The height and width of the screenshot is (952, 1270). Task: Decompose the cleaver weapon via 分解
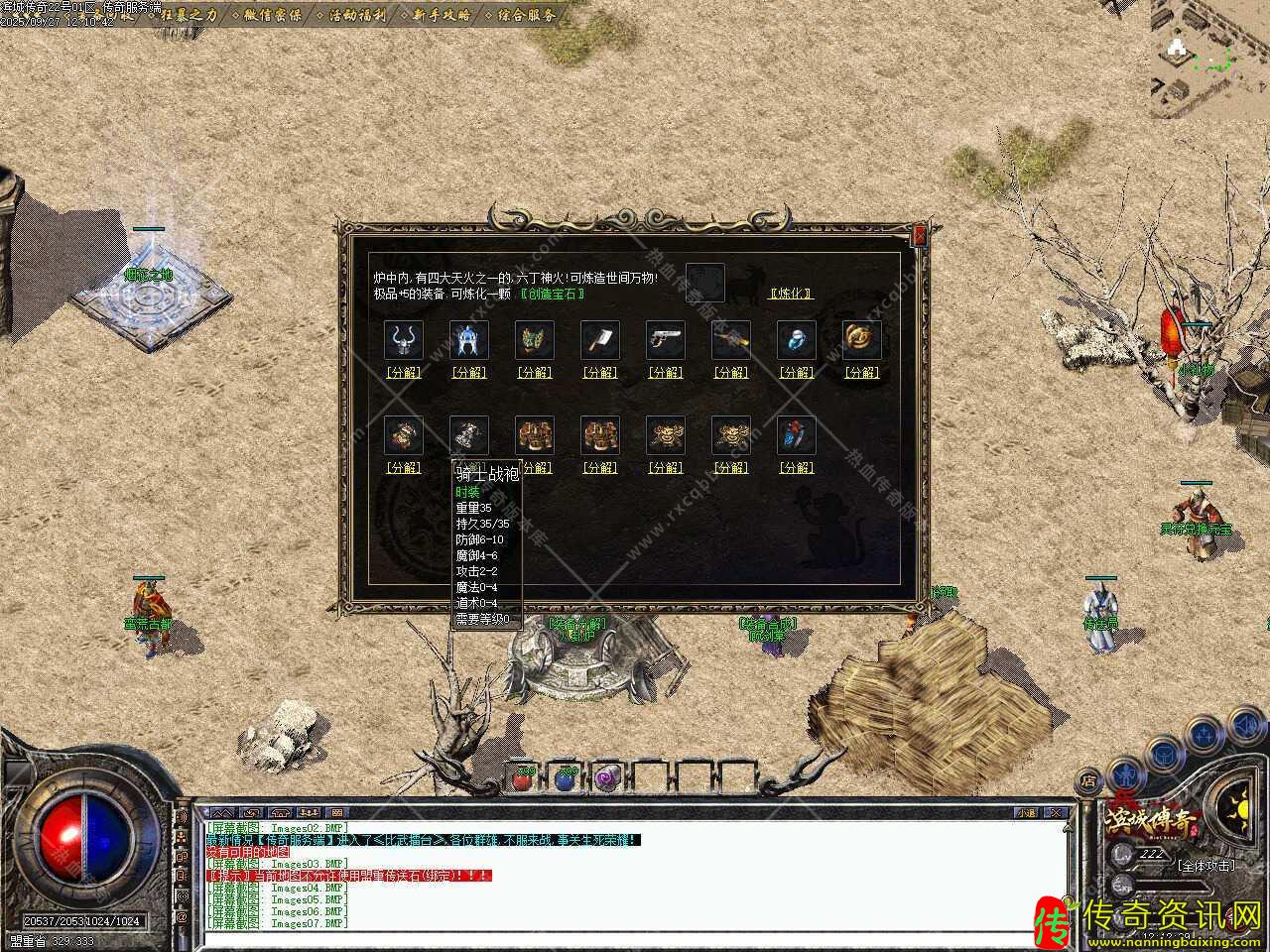pyautogui.click(x=600, y=373)
